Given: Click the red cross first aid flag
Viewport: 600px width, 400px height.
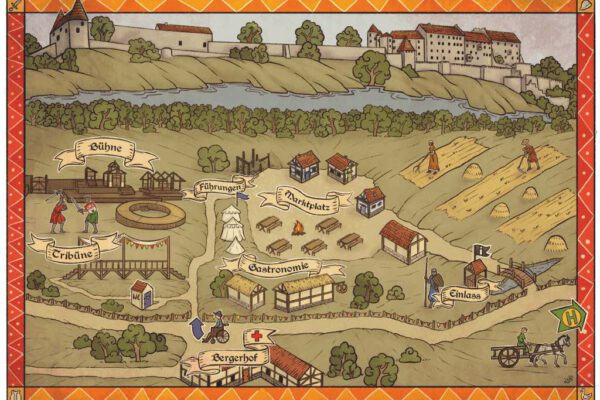Looking at the screenshot, I should 260,337.
